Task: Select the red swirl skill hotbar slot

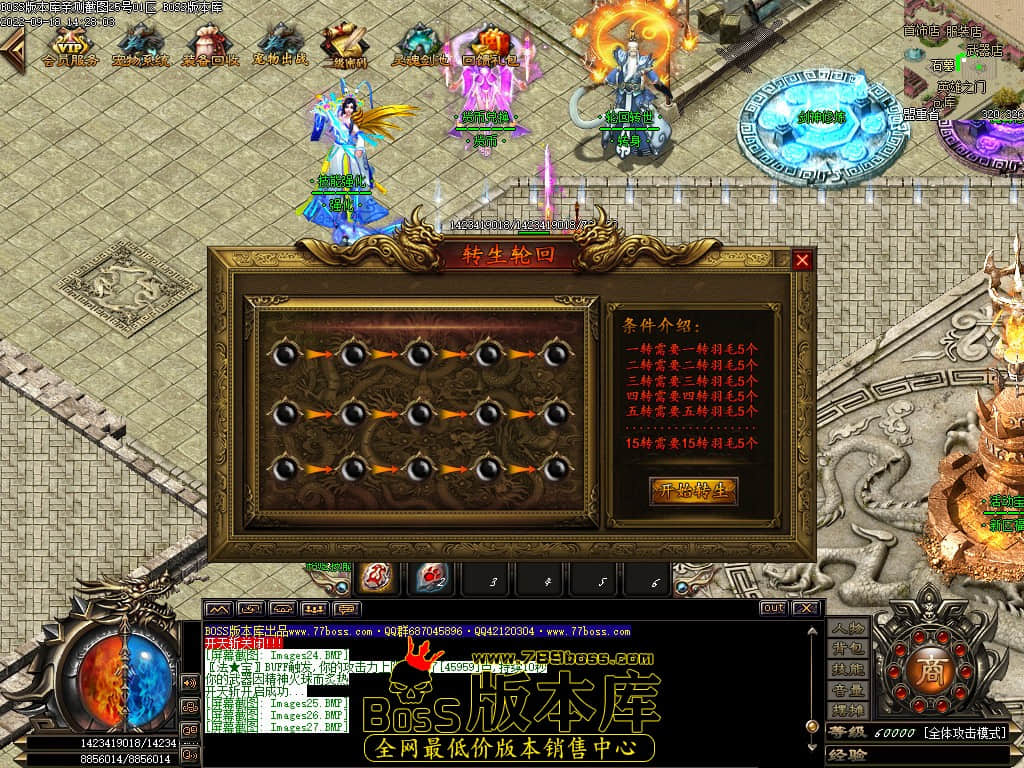Action: [x=375, y=579]
